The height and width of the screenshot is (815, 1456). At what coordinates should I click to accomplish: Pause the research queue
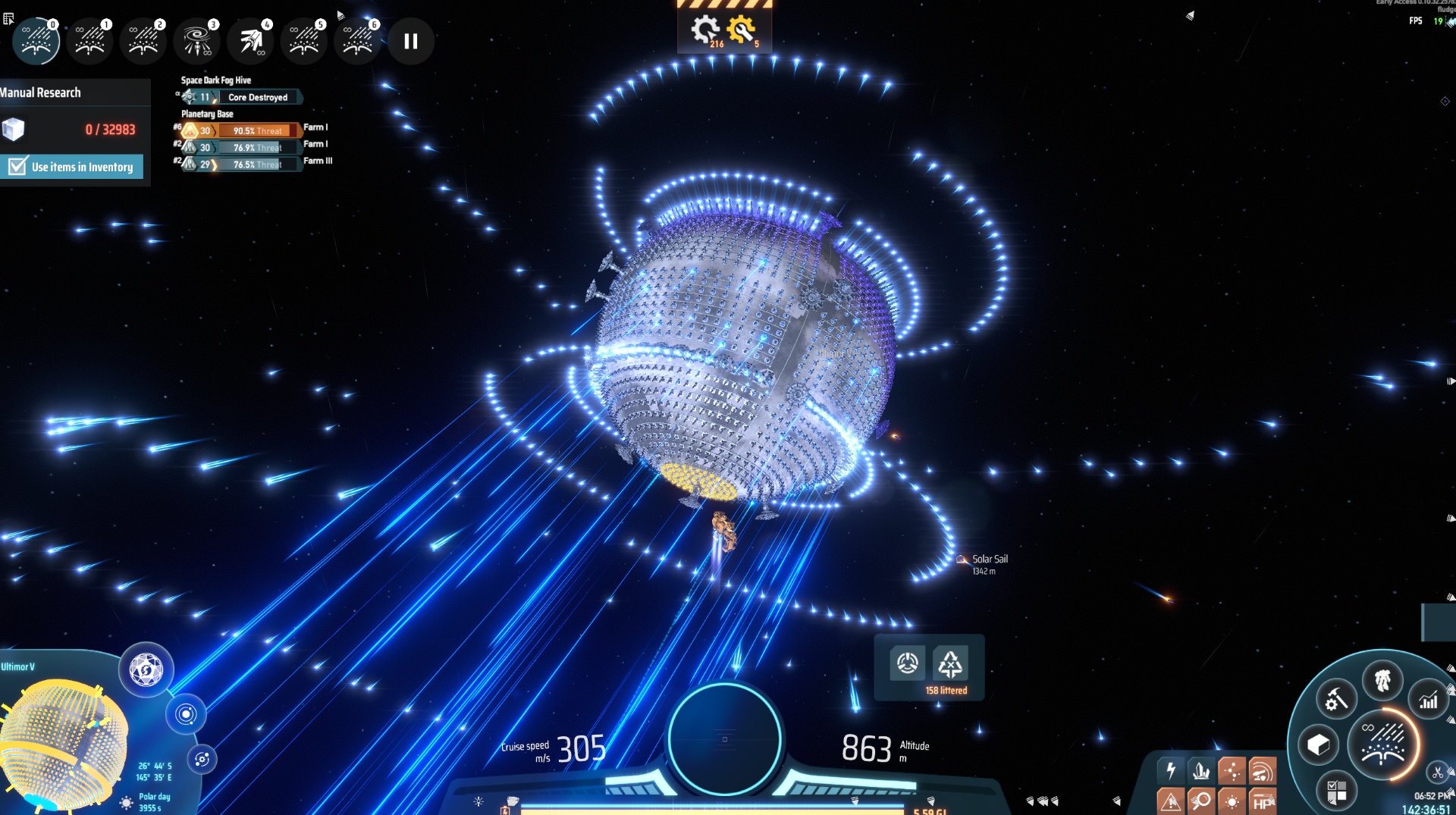coord(410,41)
